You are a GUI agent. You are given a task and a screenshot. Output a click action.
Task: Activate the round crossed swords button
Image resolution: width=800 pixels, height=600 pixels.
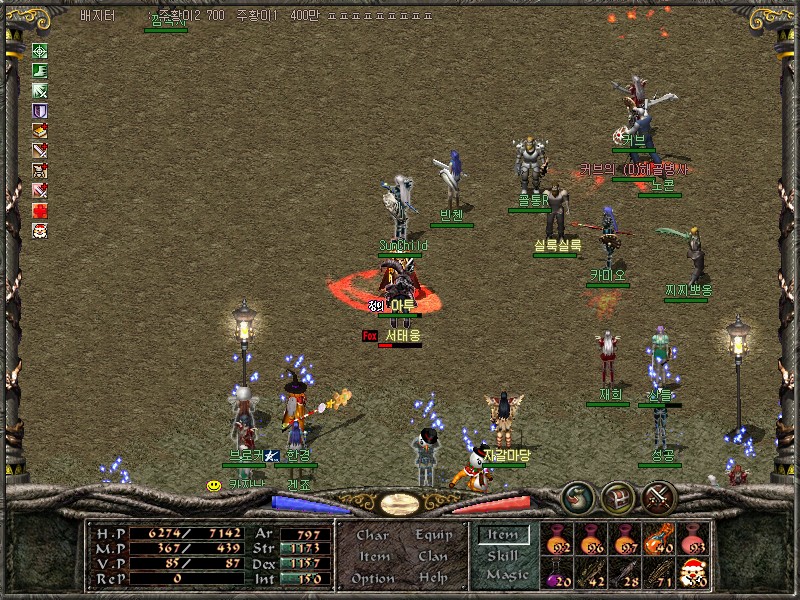pyautogui.click(x=659, y=494)
